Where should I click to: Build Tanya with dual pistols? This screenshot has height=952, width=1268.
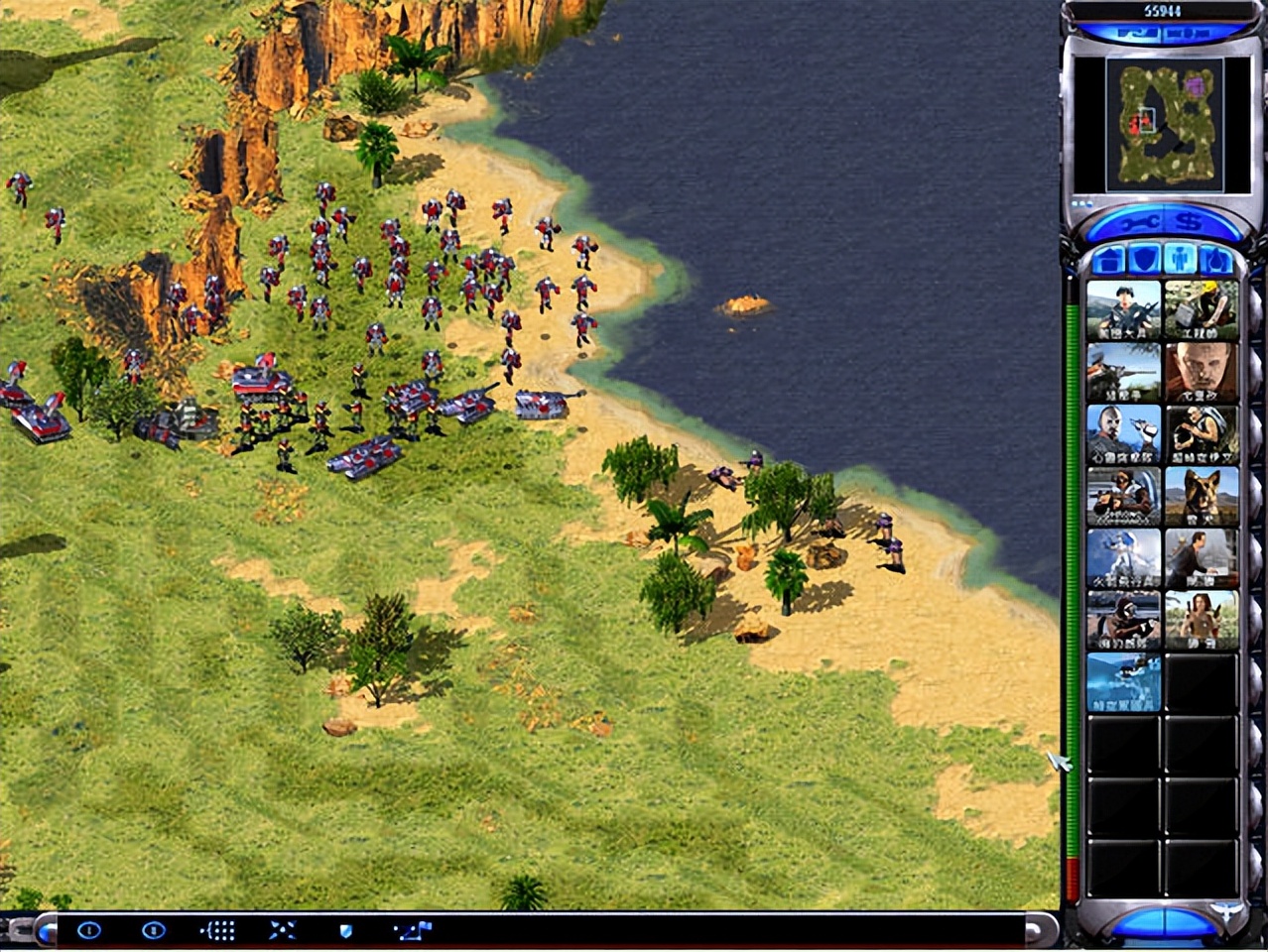1202,620
